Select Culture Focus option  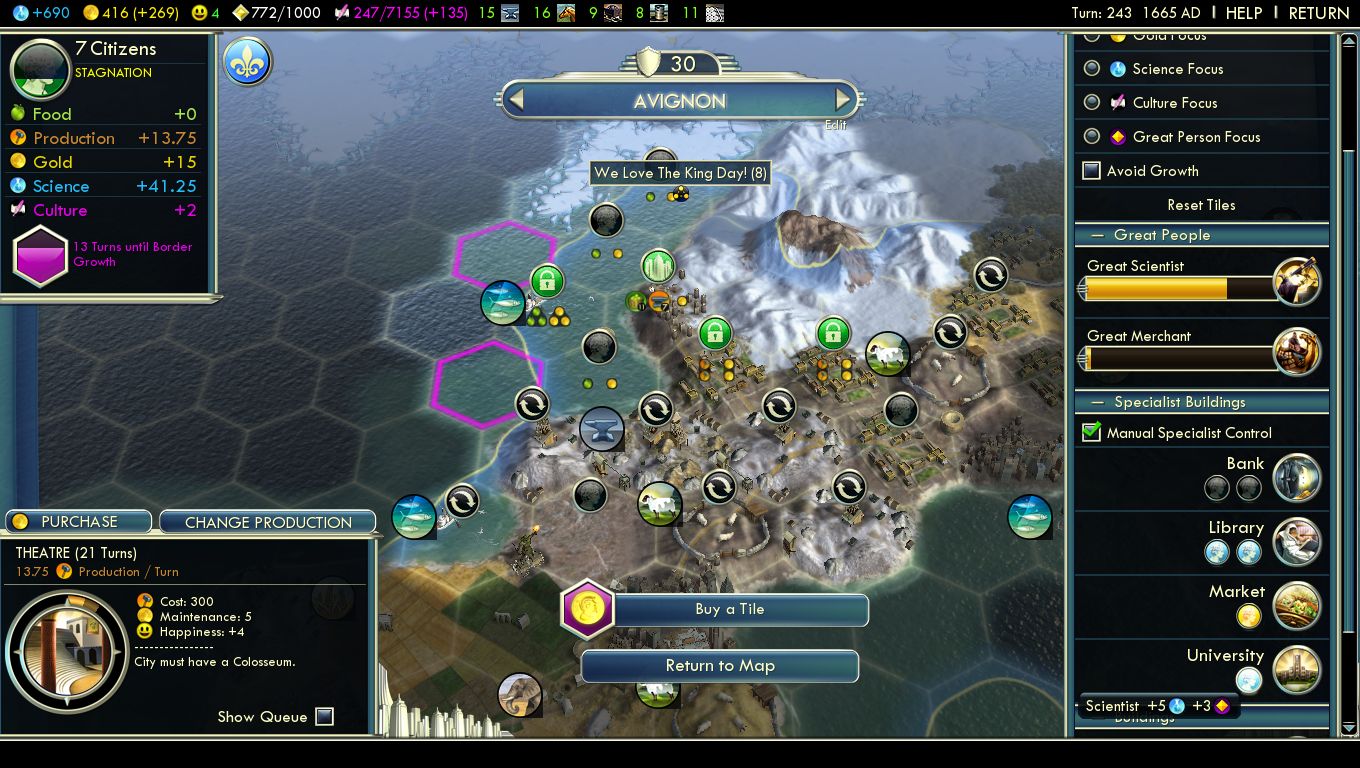click(1092, 103)
